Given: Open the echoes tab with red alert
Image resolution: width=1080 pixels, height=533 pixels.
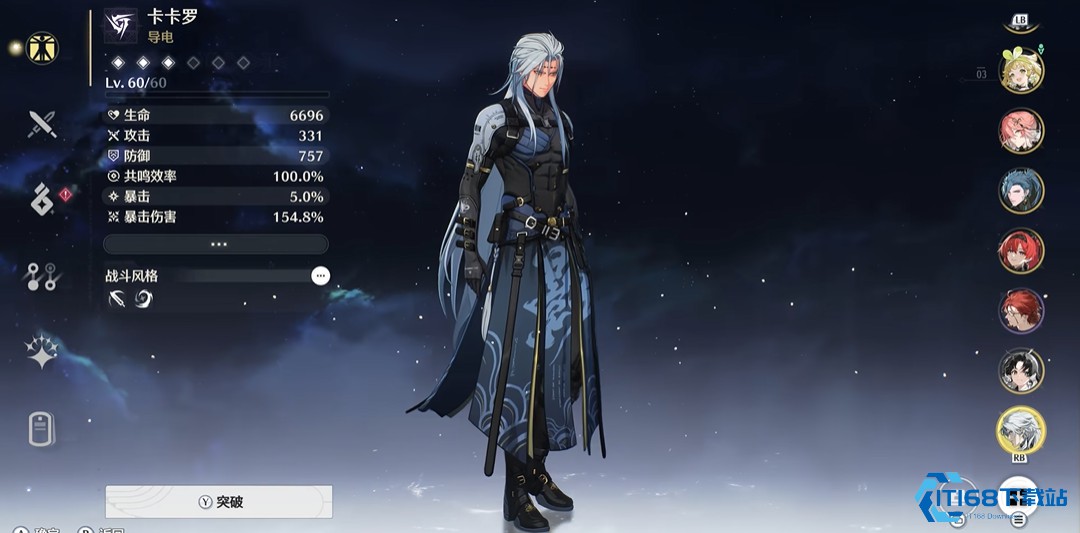Looking at the screenshot, I should point(42,200).
